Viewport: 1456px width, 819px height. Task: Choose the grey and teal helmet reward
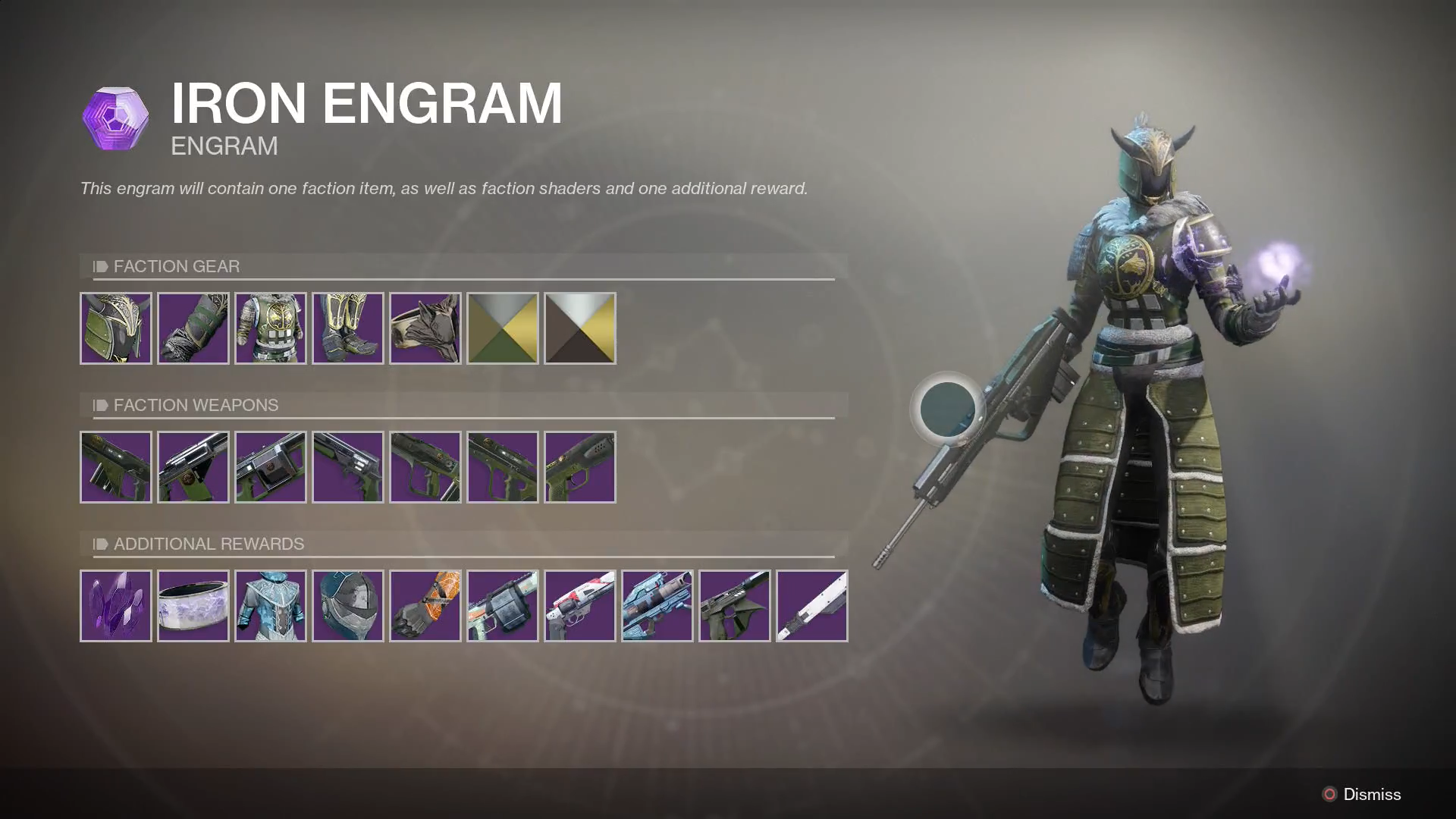pyautogui.click(x=348, y=606)
